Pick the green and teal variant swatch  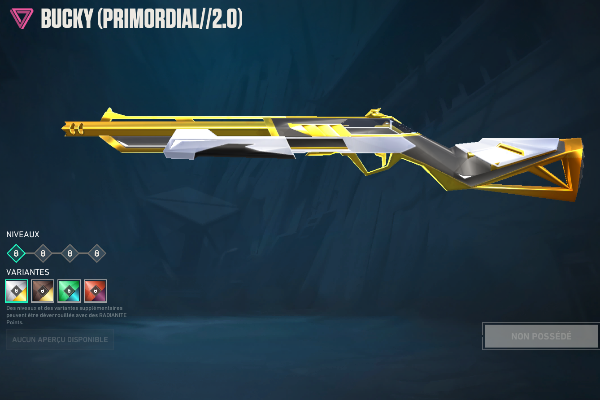69,291
